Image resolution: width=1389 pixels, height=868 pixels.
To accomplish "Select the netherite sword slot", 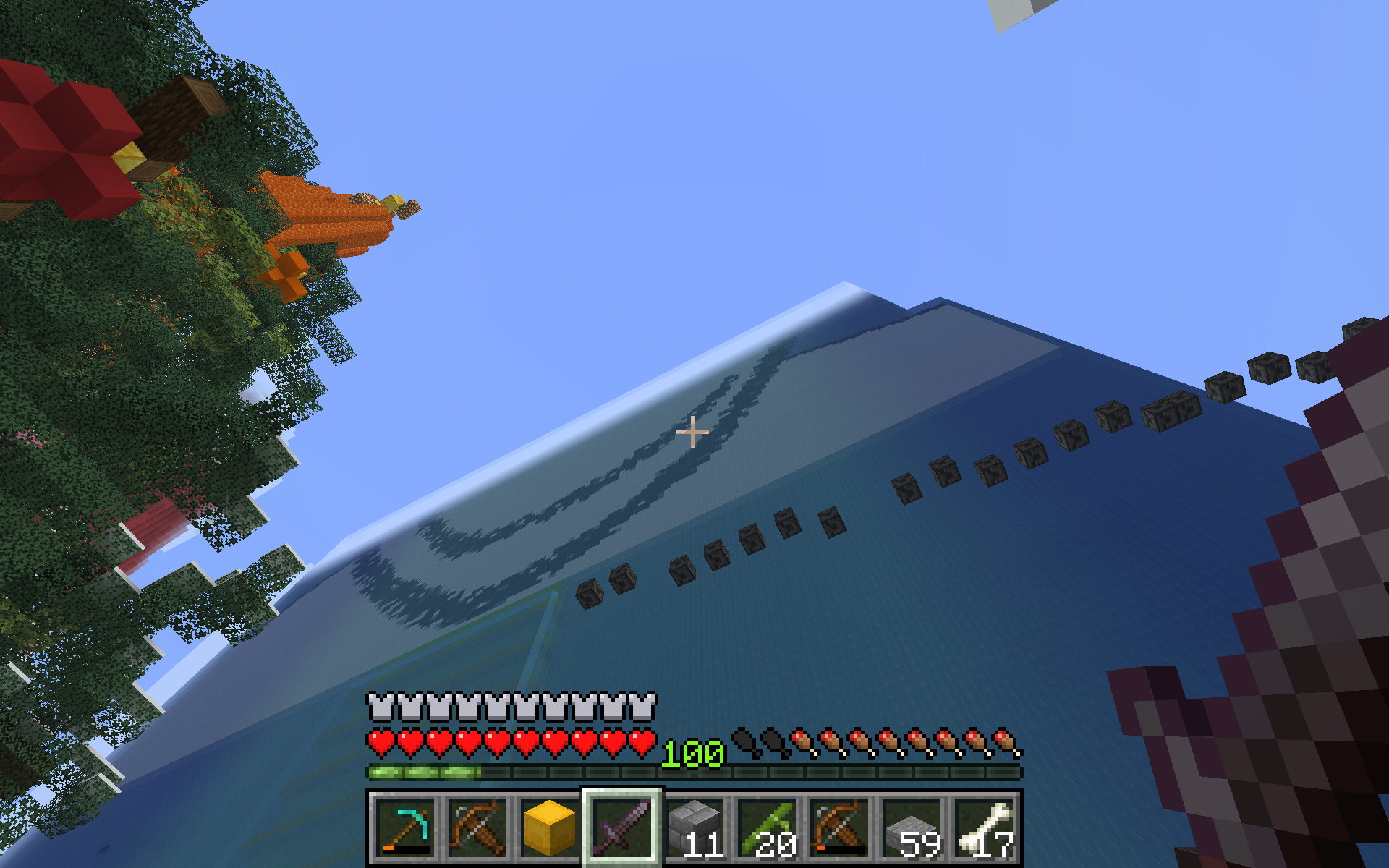I will pyautogui.click(x=622, y=827).
